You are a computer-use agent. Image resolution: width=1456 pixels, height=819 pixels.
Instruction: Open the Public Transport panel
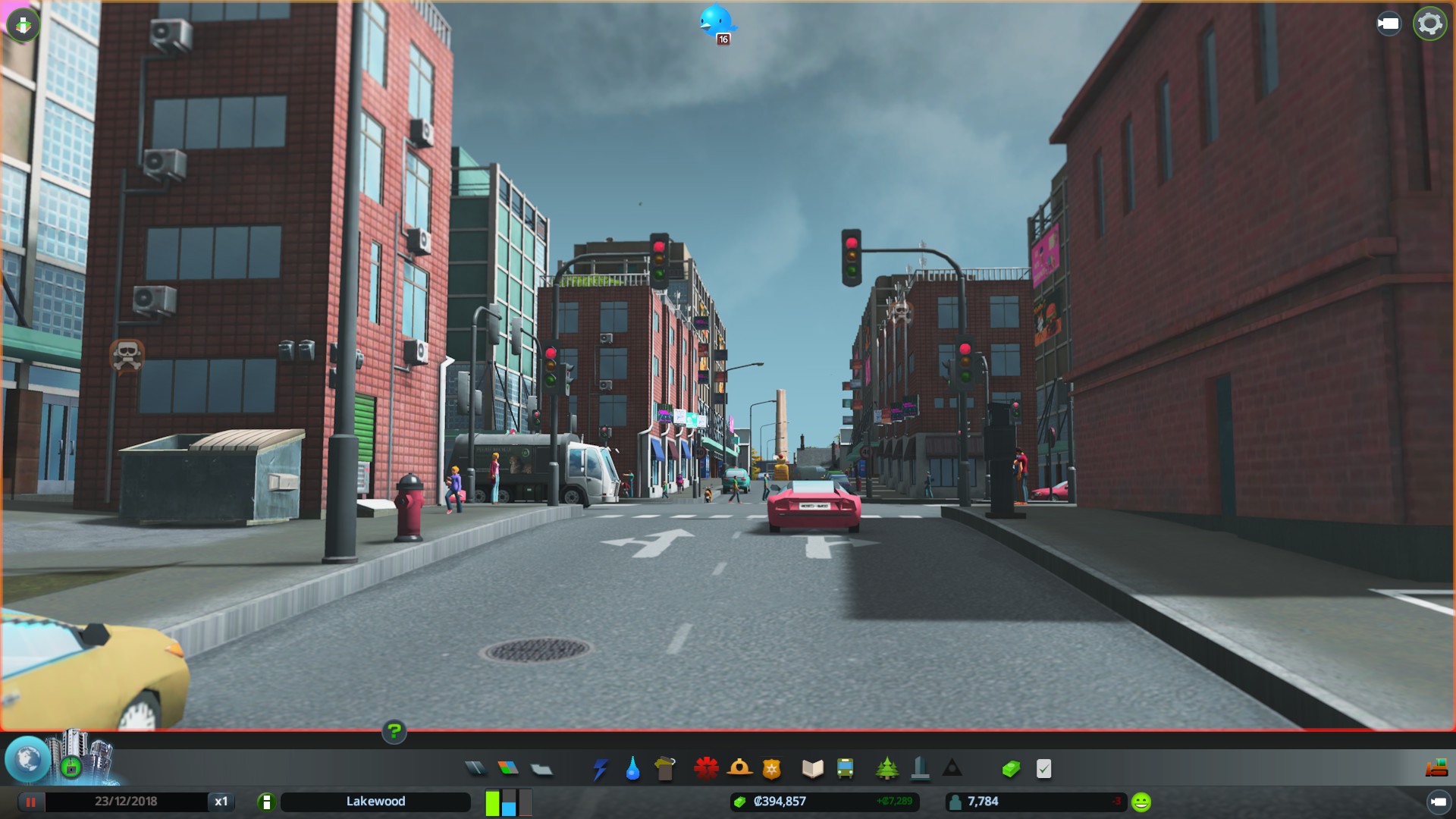[x=844, y=768]
